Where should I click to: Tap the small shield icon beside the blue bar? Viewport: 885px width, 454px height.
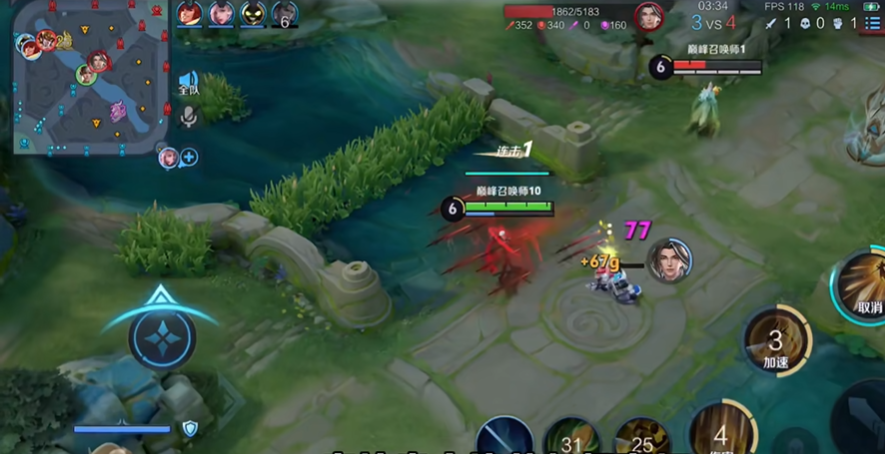click(x=189, y=429)
